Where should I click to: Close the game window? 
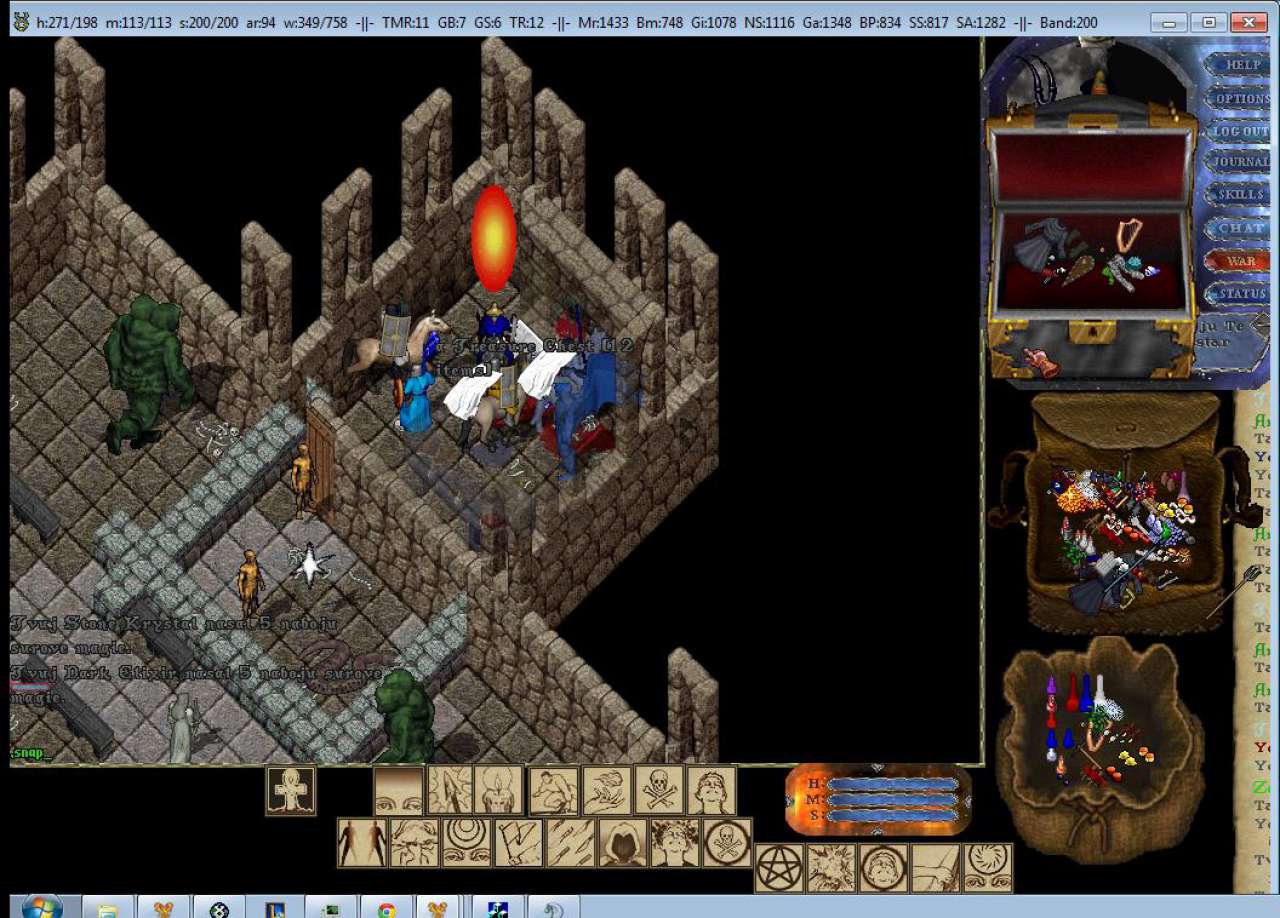coord(1248,22)
